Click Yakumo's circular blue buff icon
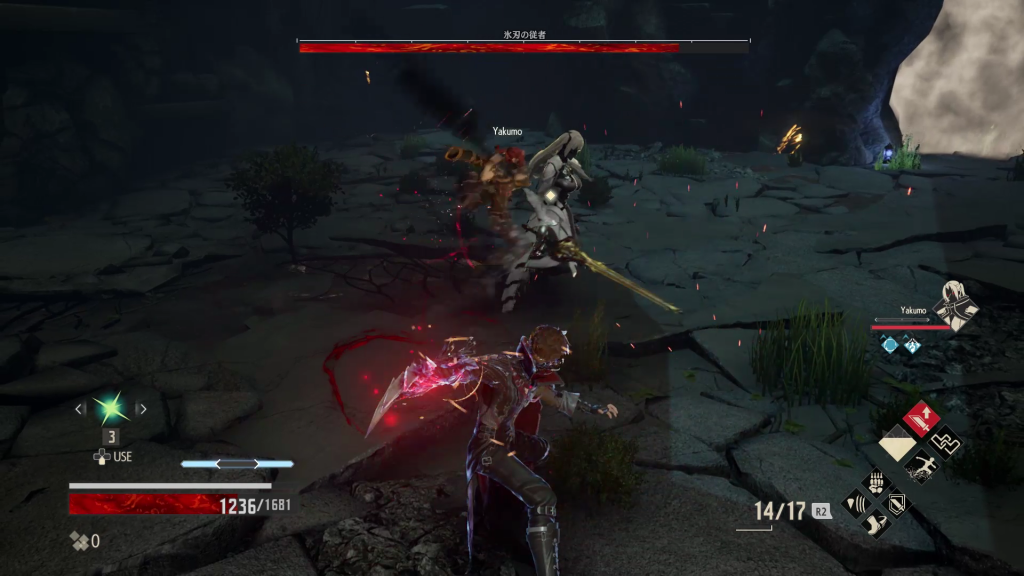Image resolution: width=1024 pixels, height=576 pixels. coord(889,344)
